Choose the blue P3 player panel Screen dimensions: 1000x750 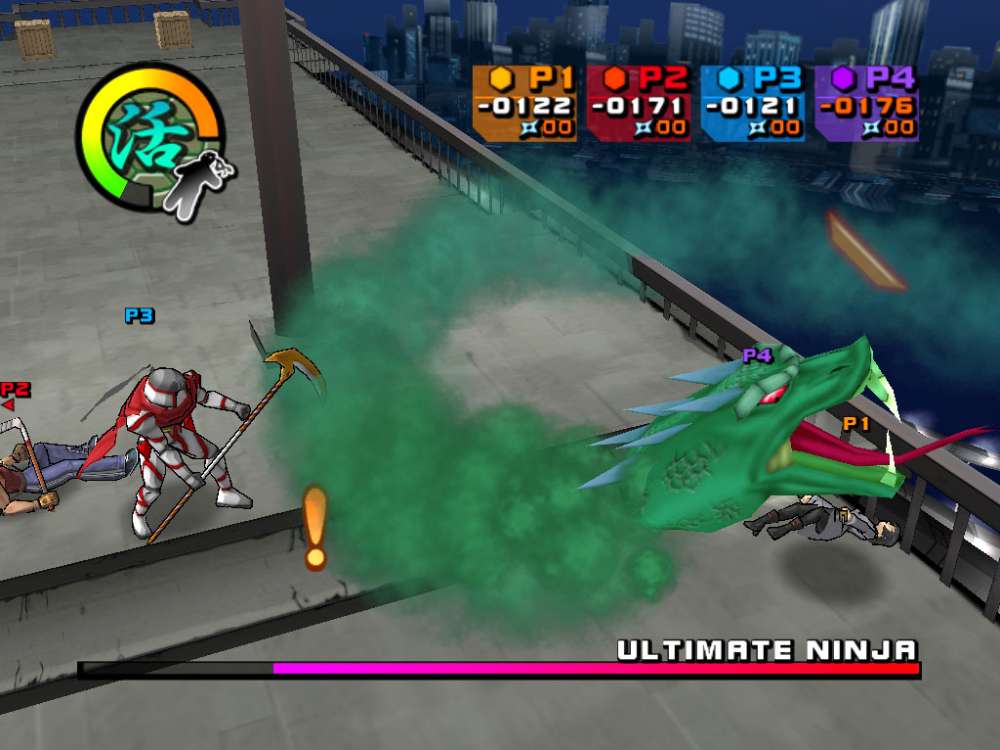point(752,103)
